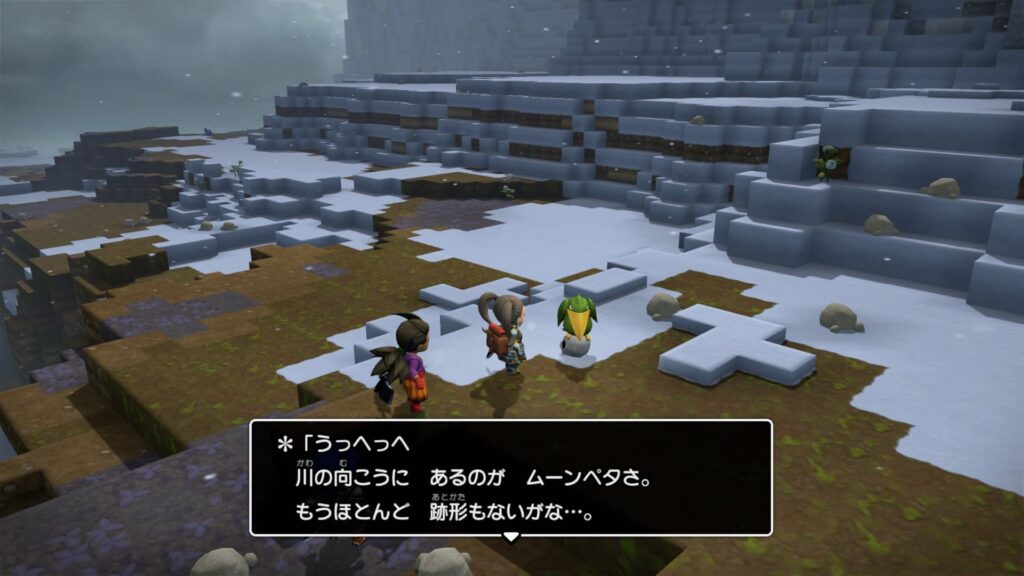Click the dialogue continue arrow
This screenshot has width=1024, height=576.
click(x=510, y=537)
